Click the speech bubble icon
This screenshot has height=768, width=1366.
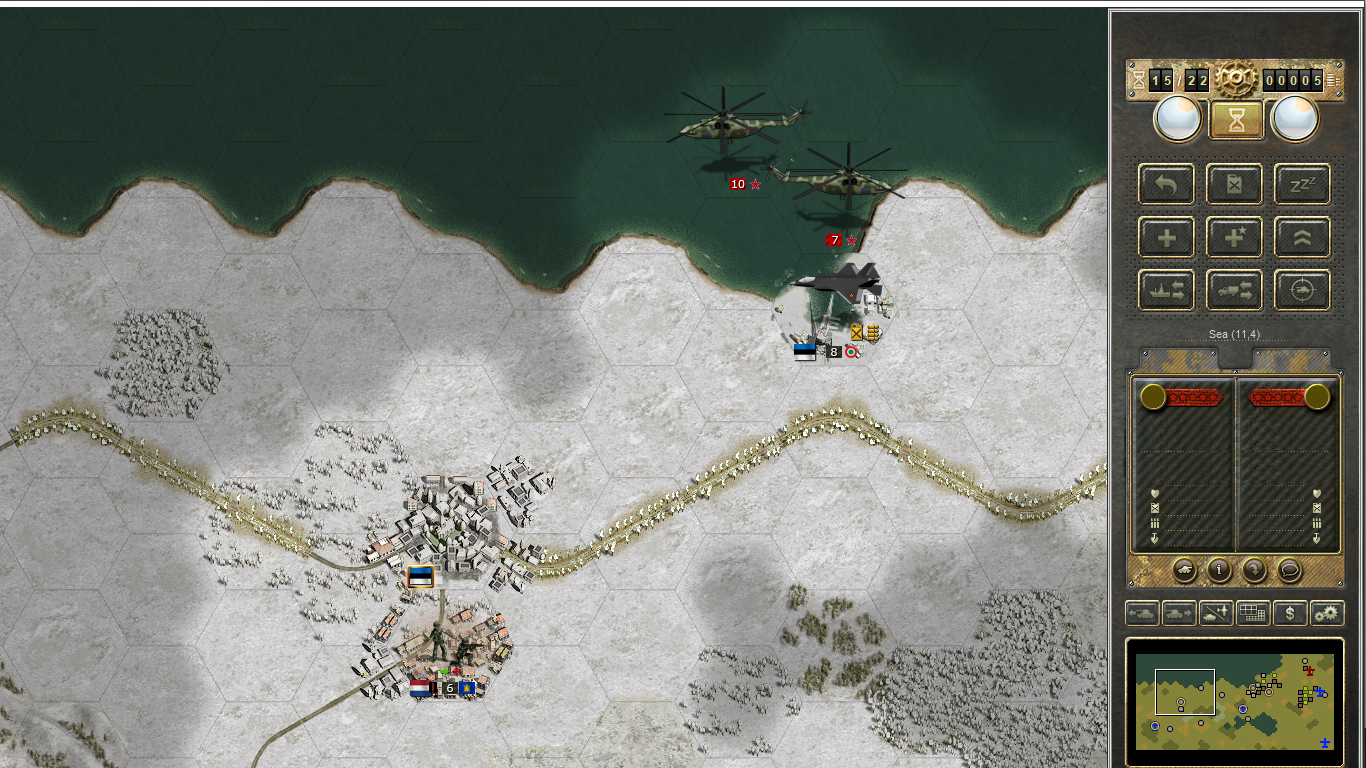(1290, 570)
